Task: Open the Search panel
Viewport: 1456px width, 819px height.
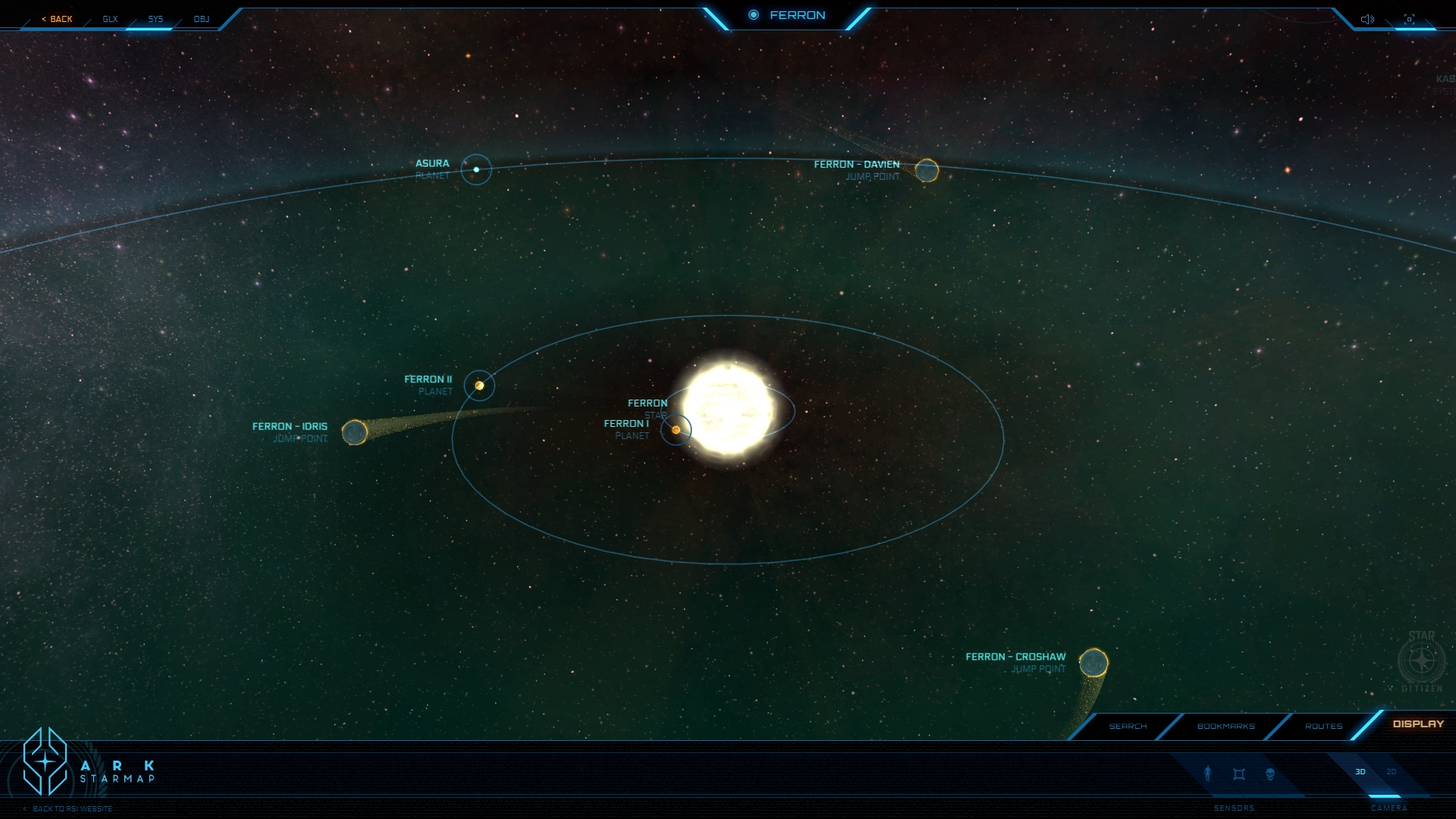Action: (x=1128, y=726)
